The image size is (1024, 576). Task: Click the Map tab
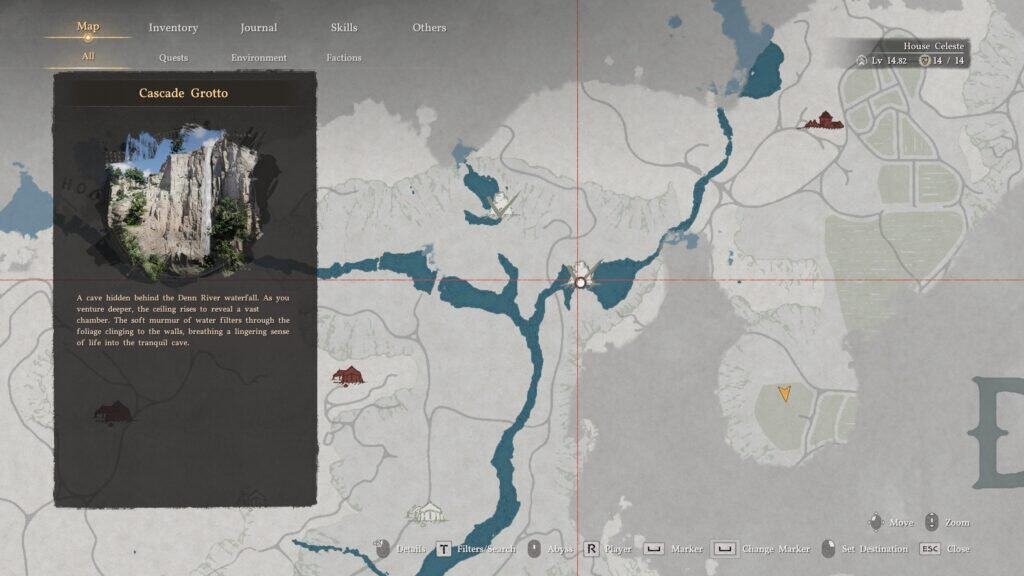[88, 27]
